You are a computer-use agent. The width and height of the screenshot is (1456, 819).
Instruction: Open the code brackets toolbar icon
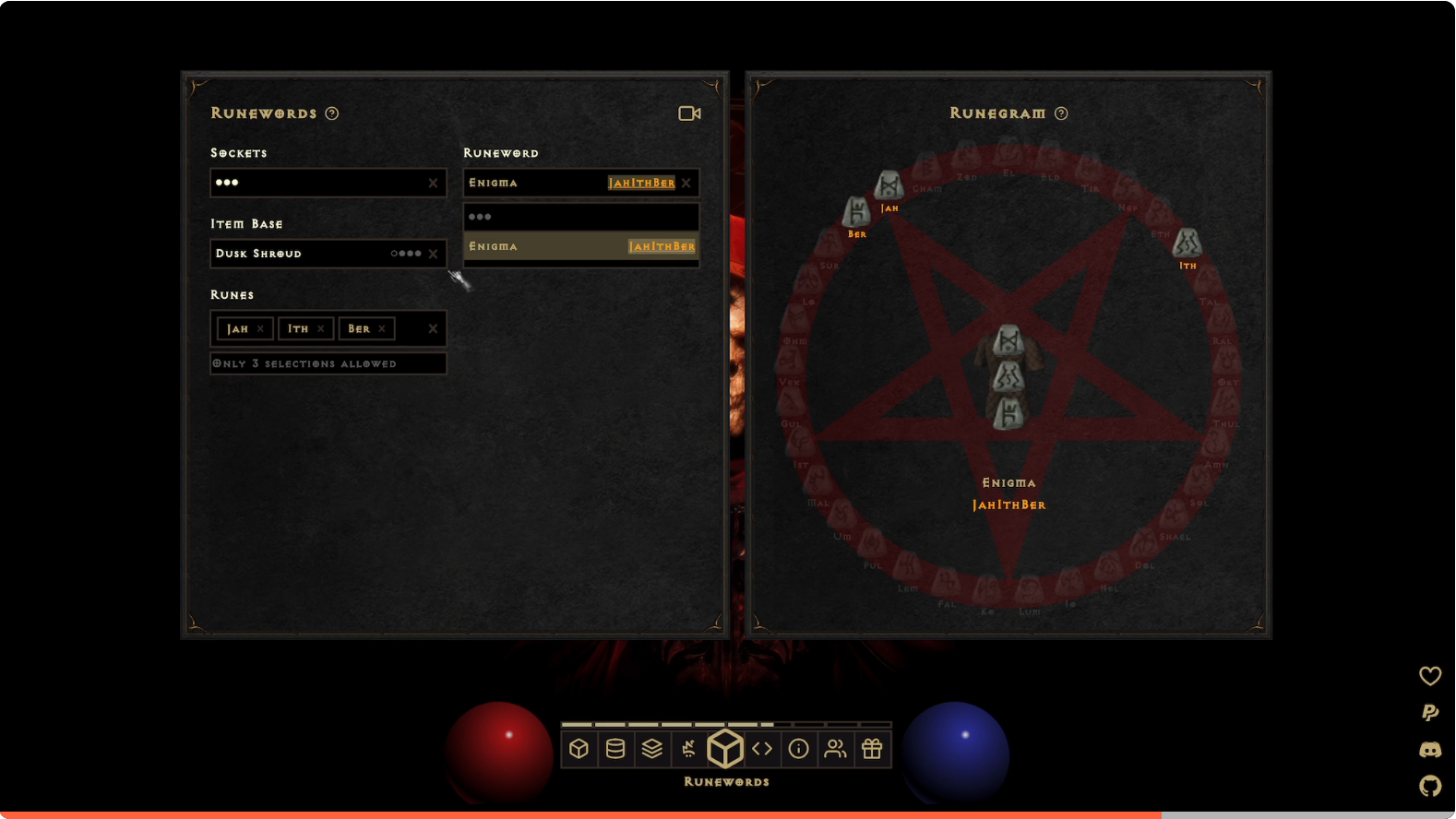coord(762,749)
